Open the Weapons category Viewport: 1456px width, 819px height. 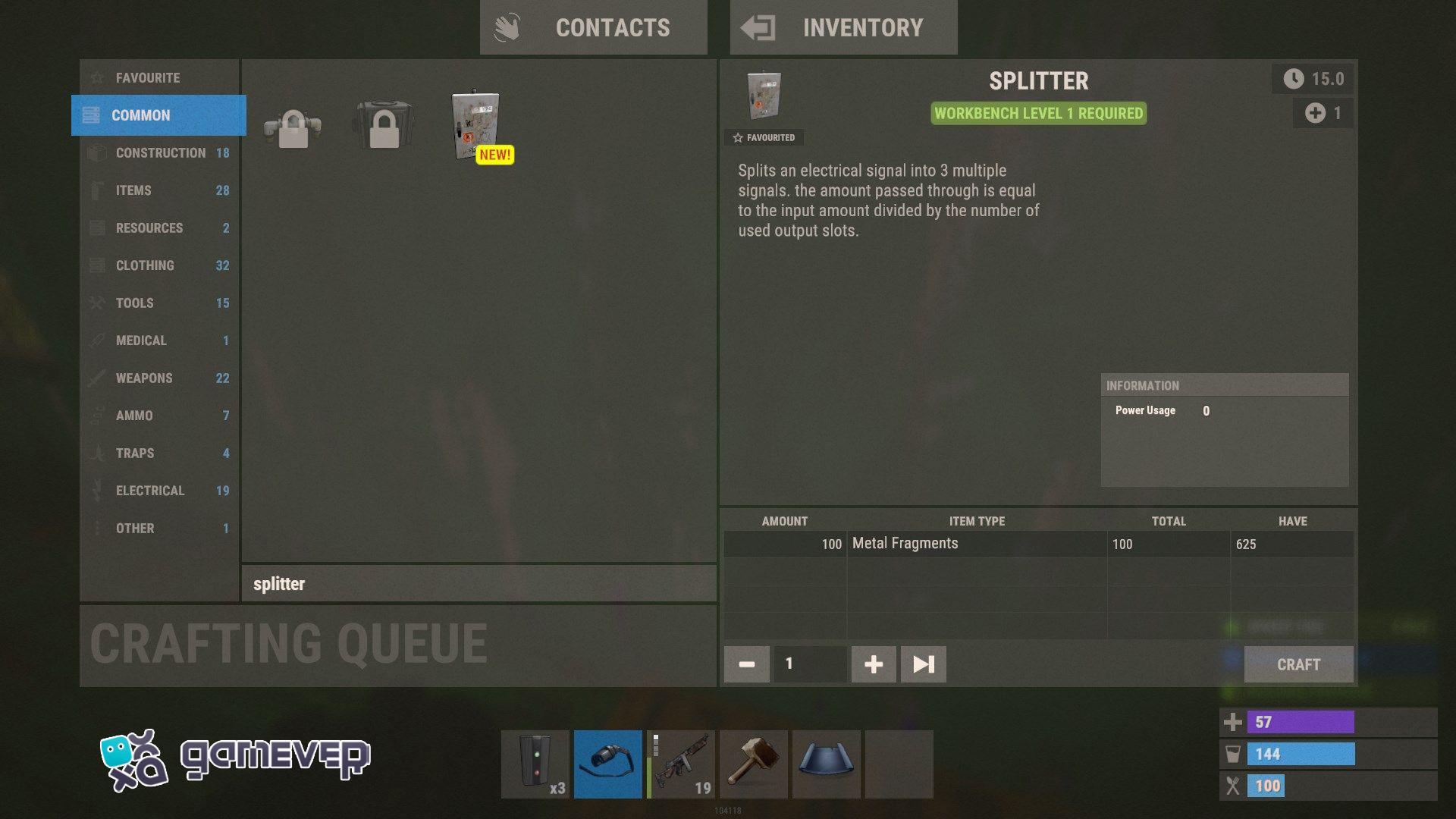[158, 378]
